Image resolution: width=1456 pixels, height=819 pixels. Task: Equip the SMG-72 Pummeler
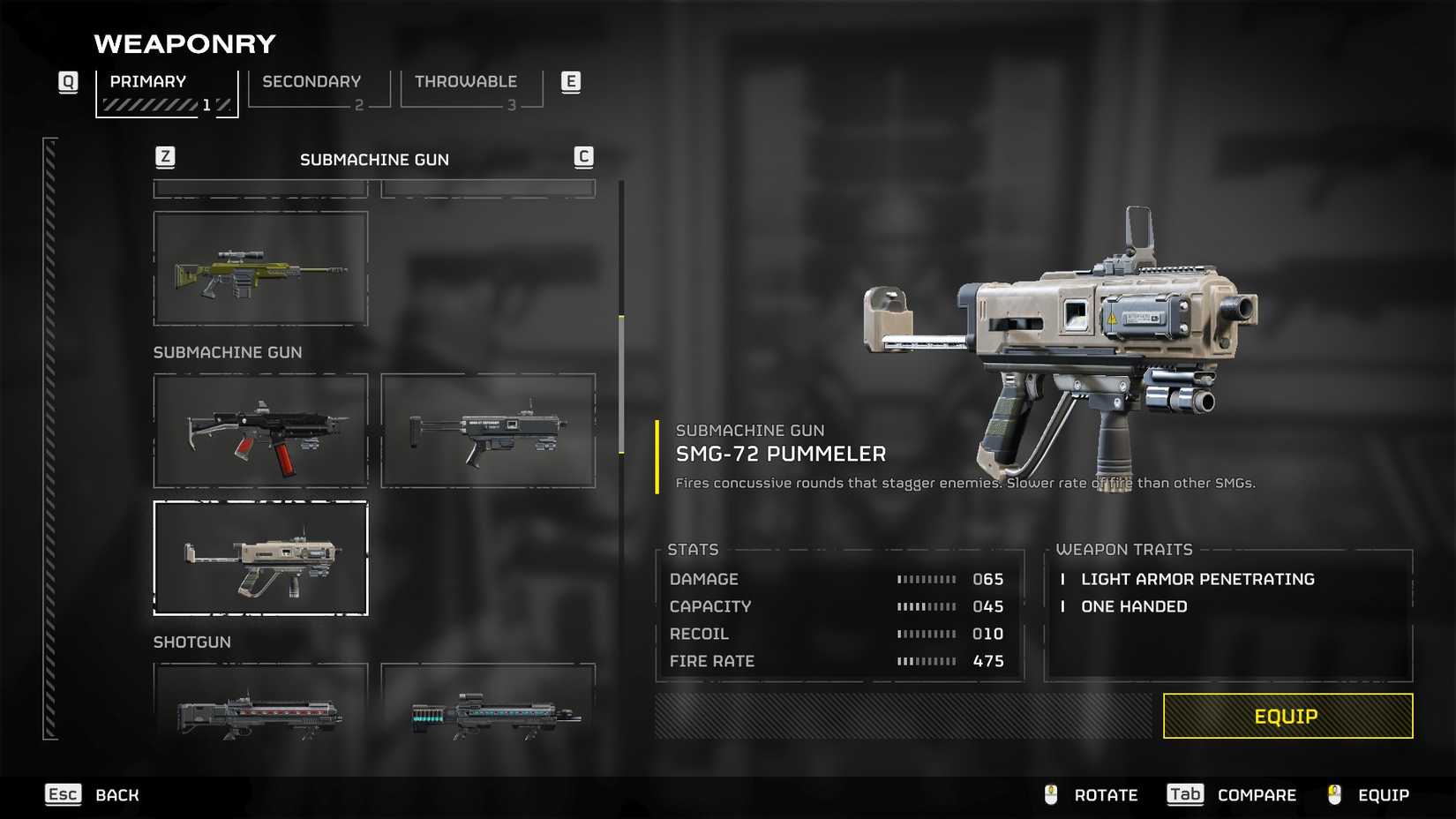pyautogui.click(x=1287, y=716)
